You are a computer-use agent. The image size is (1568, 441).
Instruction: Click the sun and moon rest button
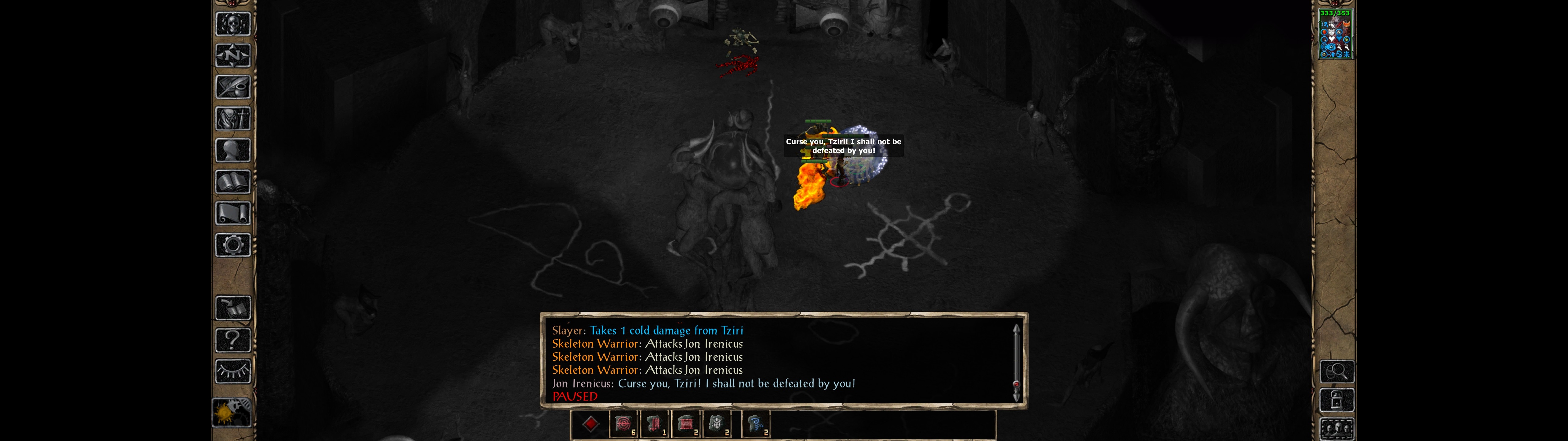click(231, 413)
